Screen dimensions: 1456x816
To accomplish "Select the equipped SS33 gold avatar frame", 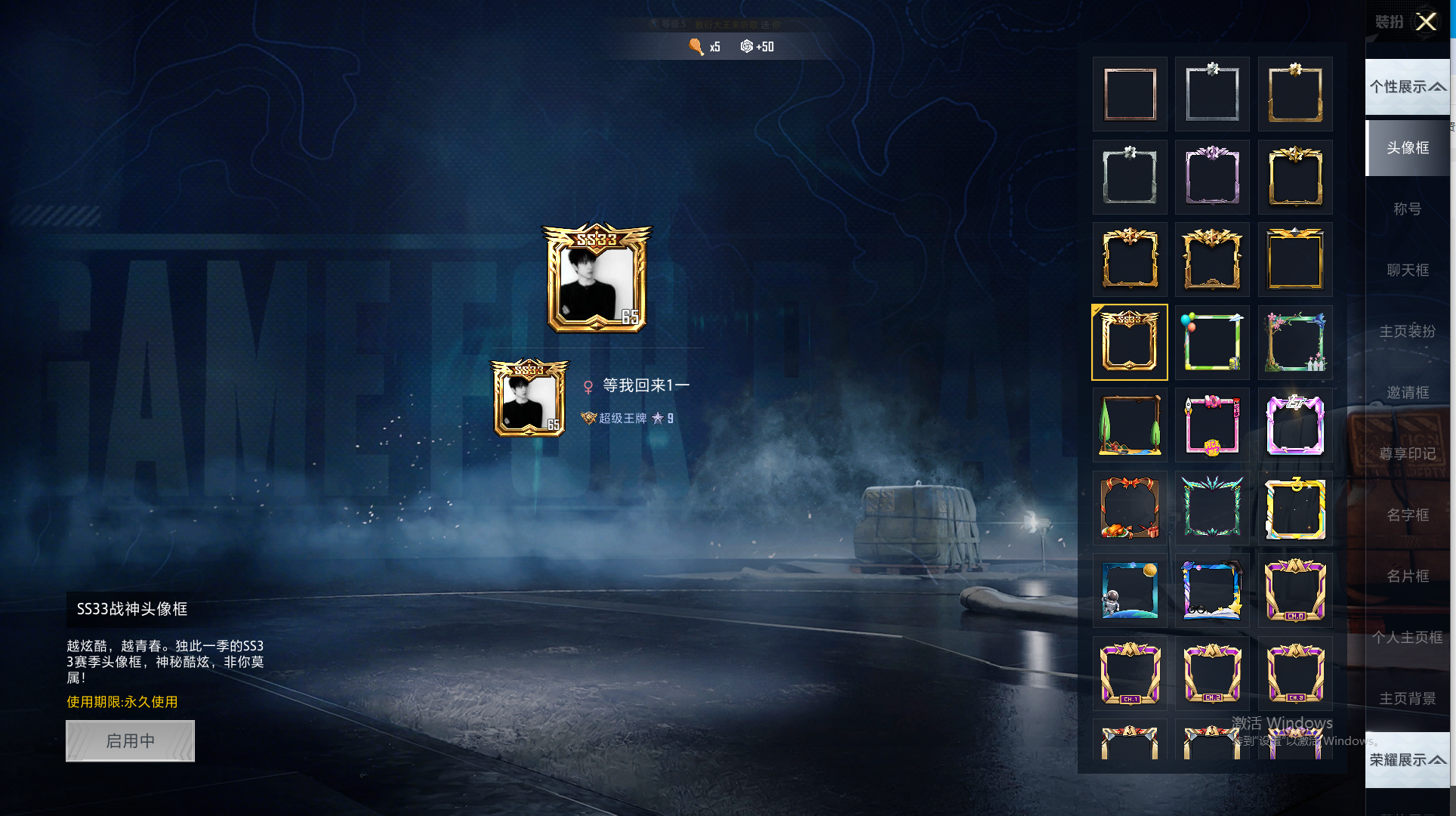I will pyautogui.click(x=1130, y=342).
